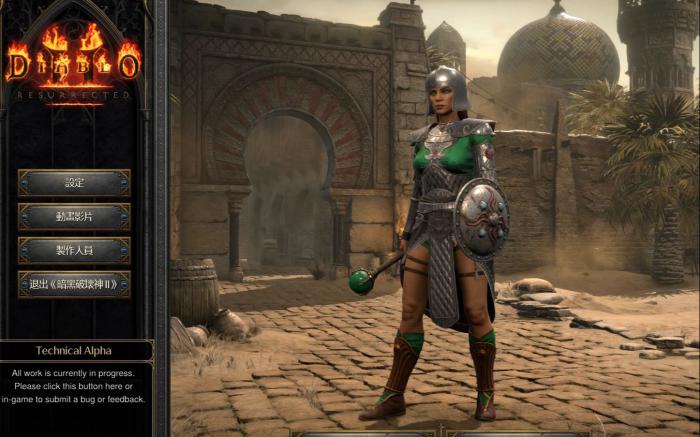Choose 退出《暗黑破壞神 II》 to quit
Screen dimensions: 700x437
coord(74,284)
